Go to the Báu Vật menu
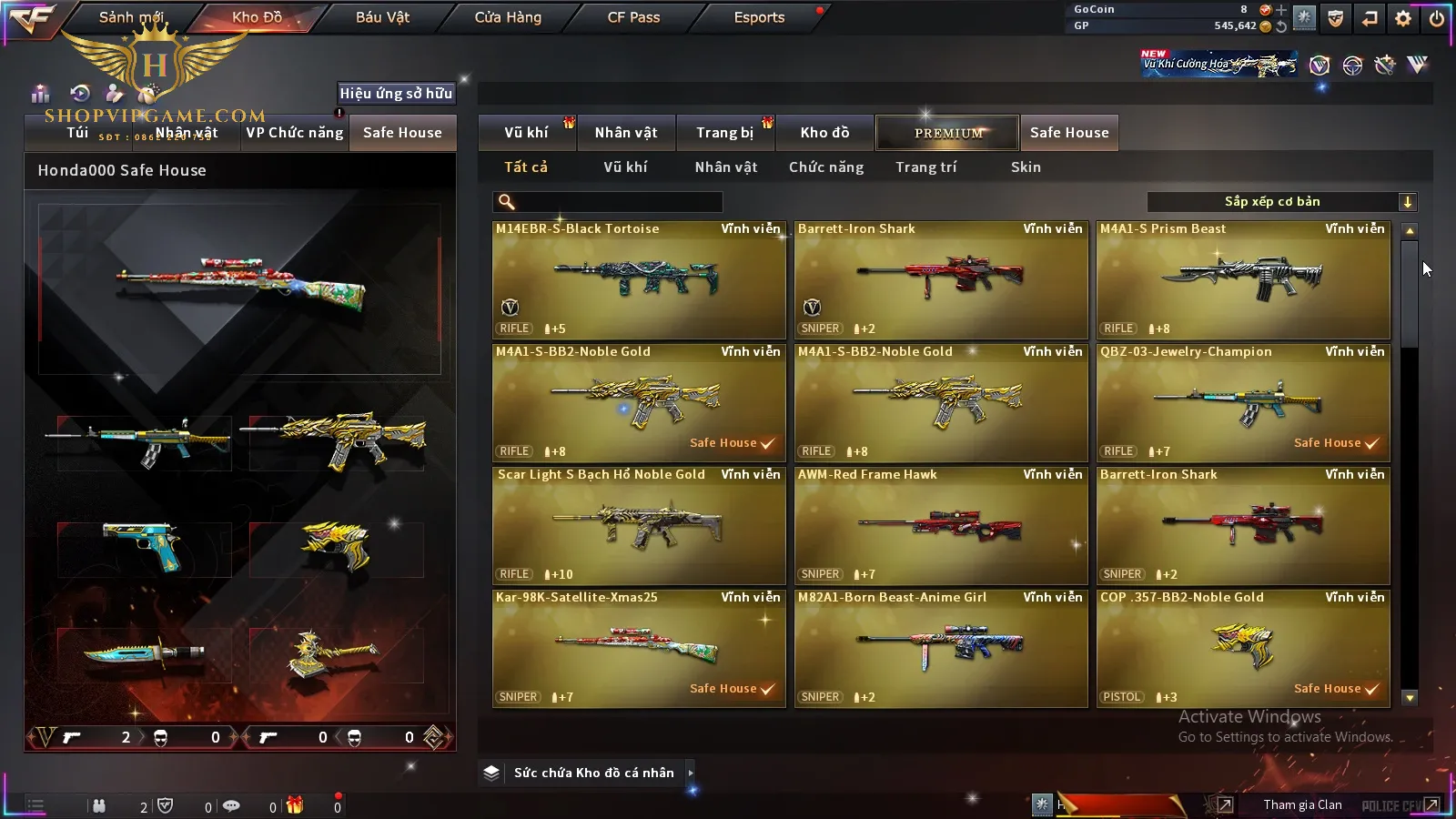Screen dimensions: 1456x819 click(382, 17)
